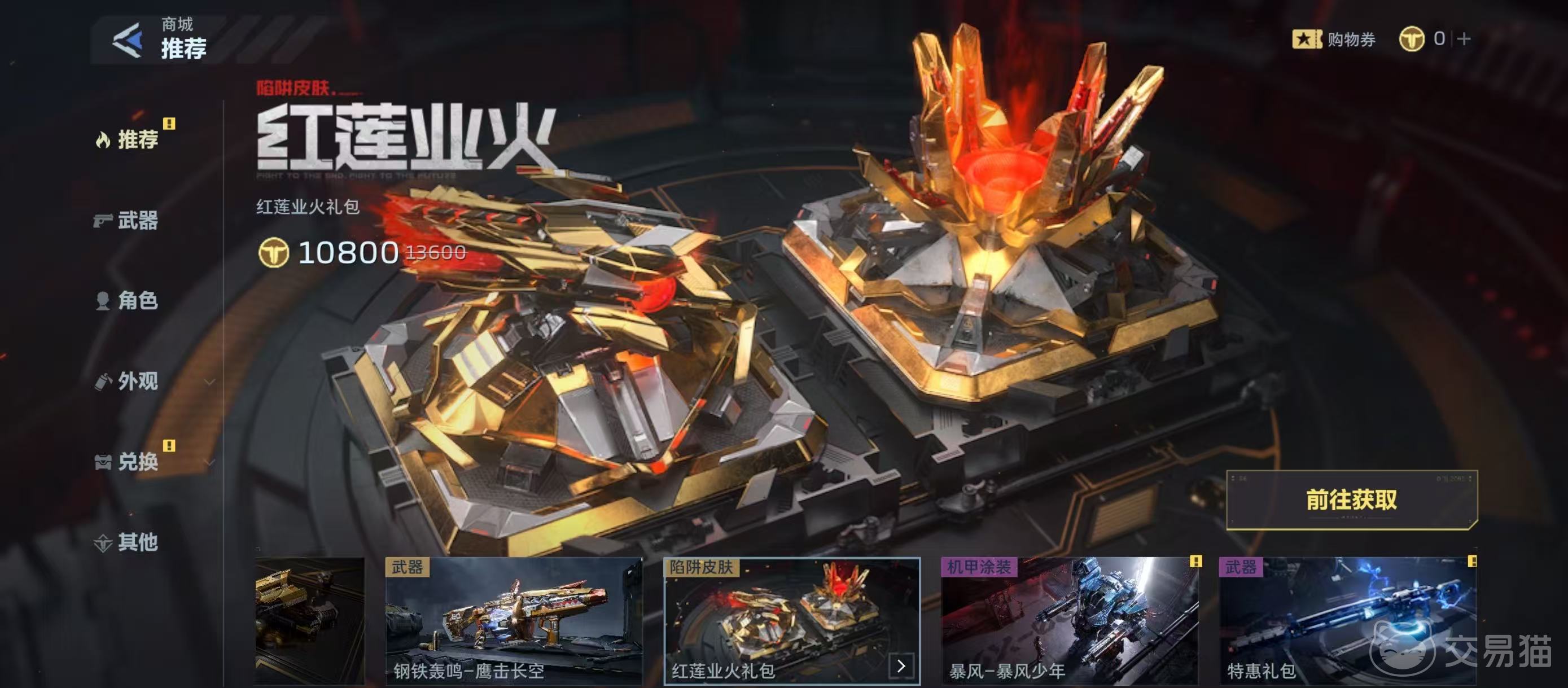The image size is (1568, 688).
Task: Click the 前往获取 button
Action: [1351, 500]
